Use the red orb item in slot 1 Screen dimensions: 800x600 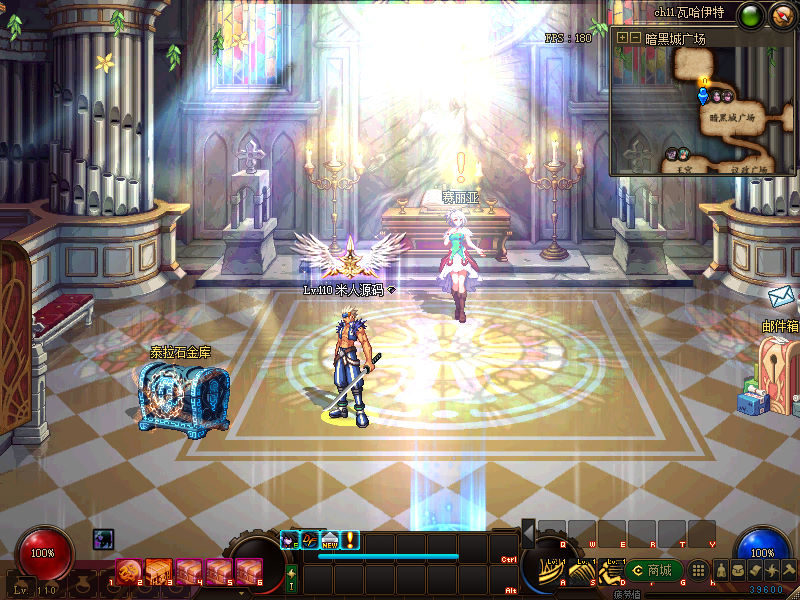coord(128,572)
